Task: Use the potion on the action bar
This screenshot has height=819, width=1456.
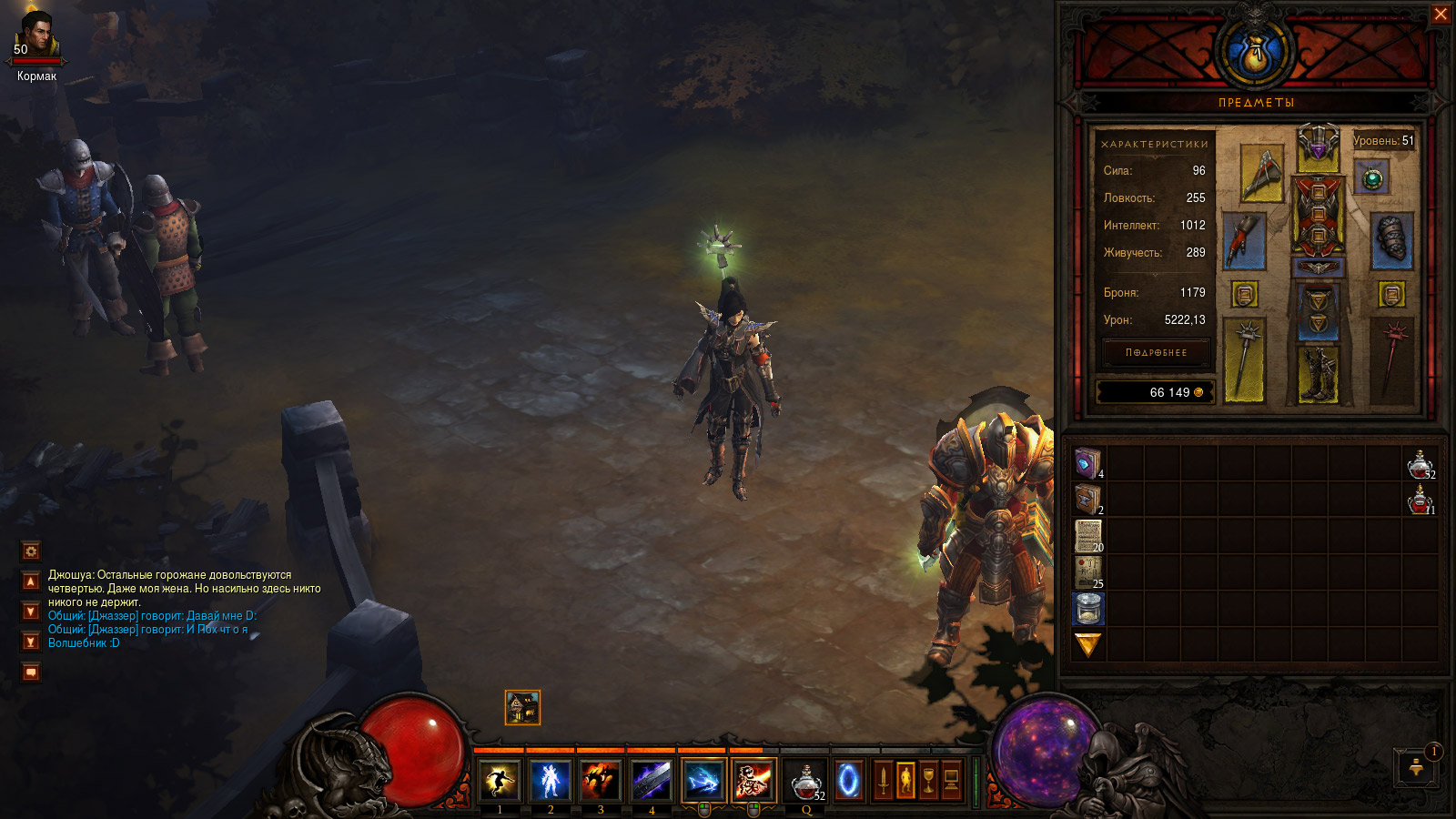Action: tap(805, 781)
